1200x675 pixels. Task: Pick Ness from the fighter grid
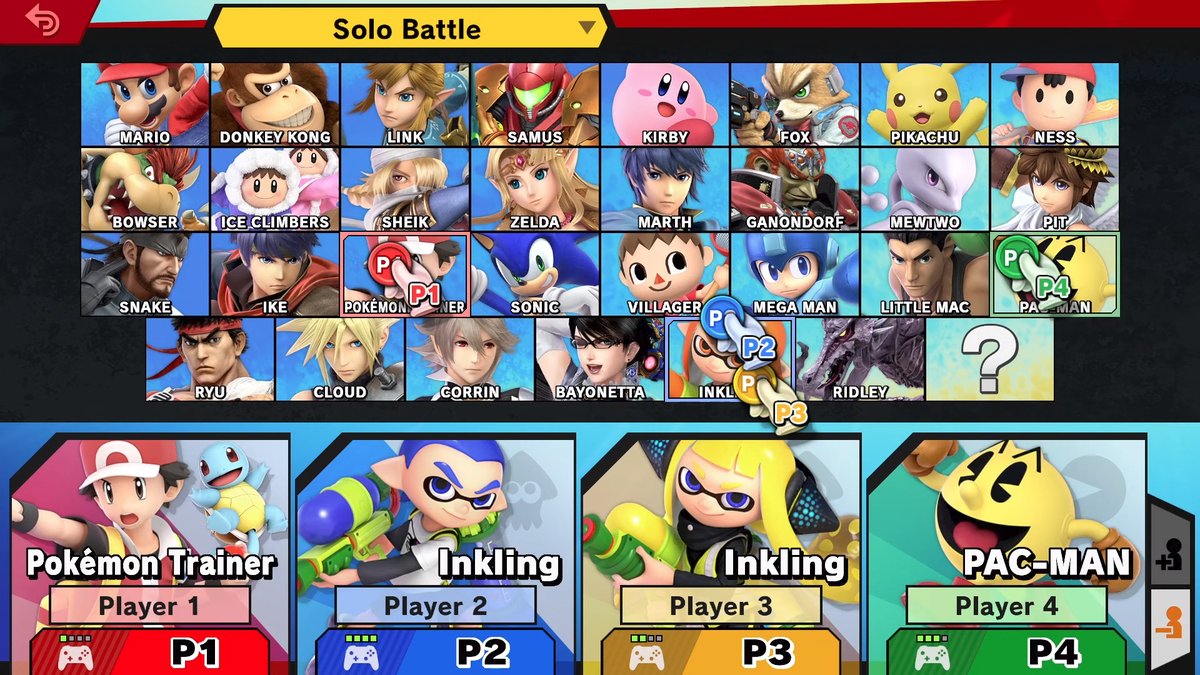tap(1055, 104)
